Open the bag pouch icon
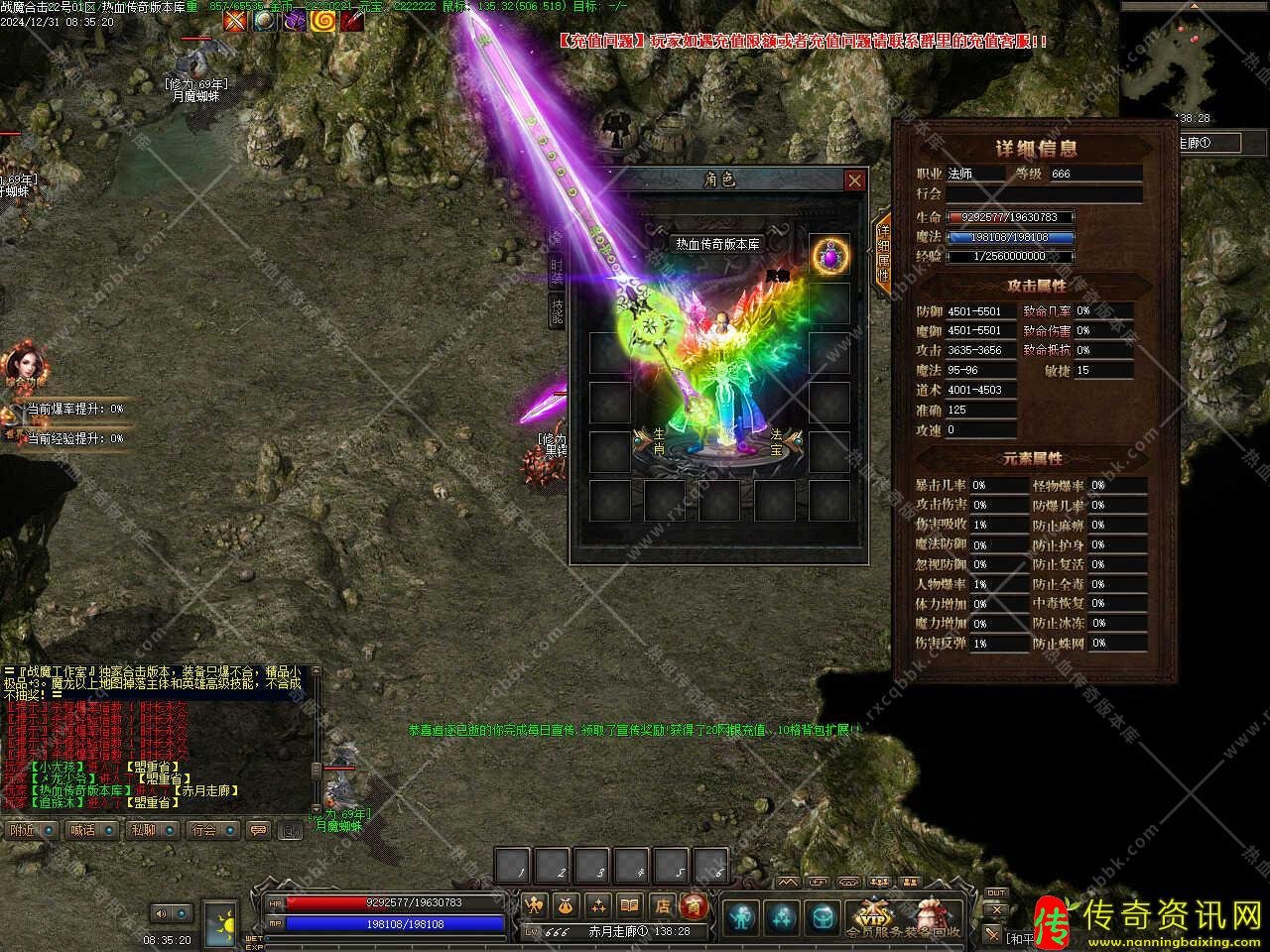 [567, 904]
